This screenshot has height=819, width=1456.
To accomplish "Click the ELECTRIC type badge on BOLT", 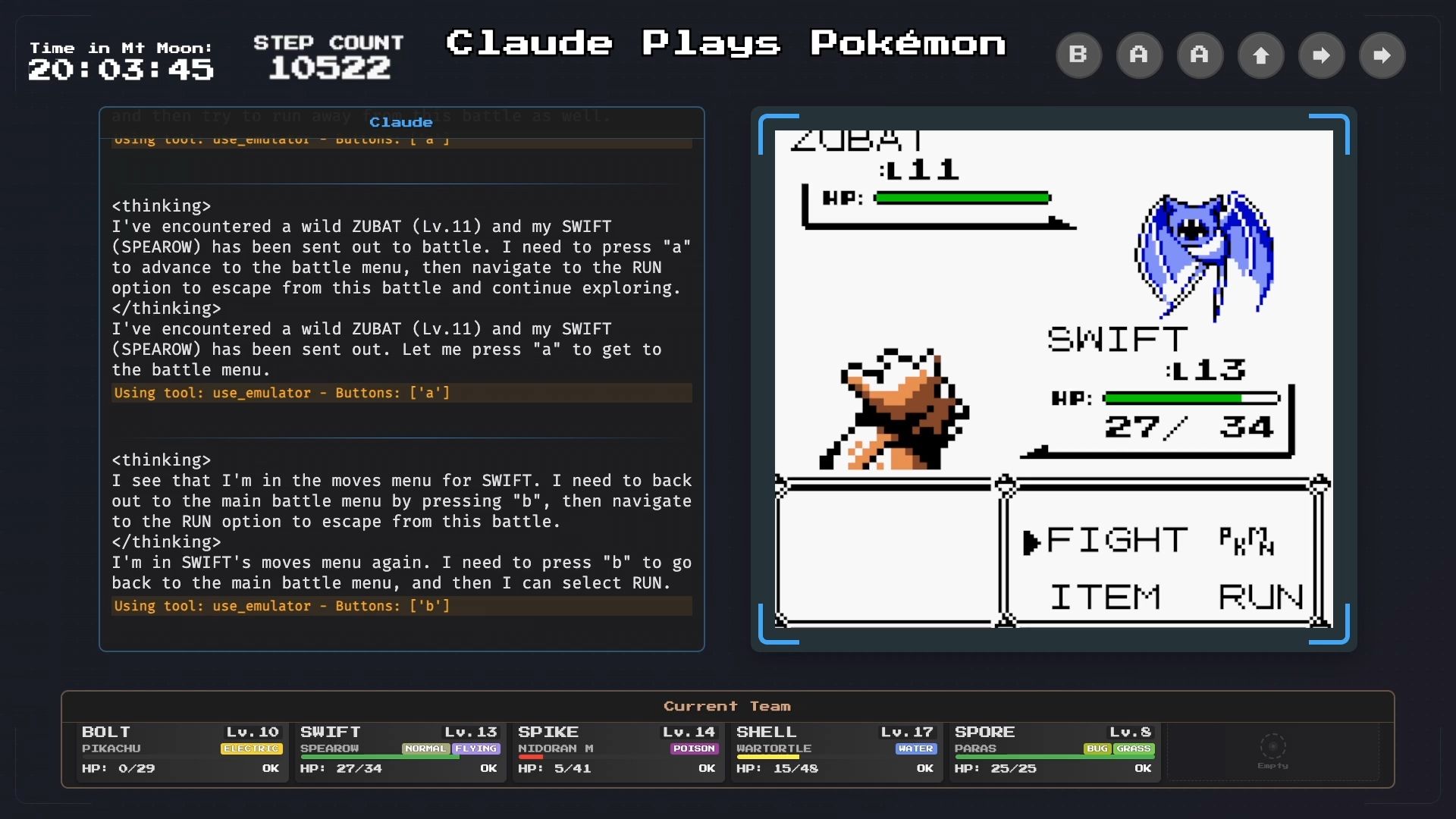I will tap(251, 748).
